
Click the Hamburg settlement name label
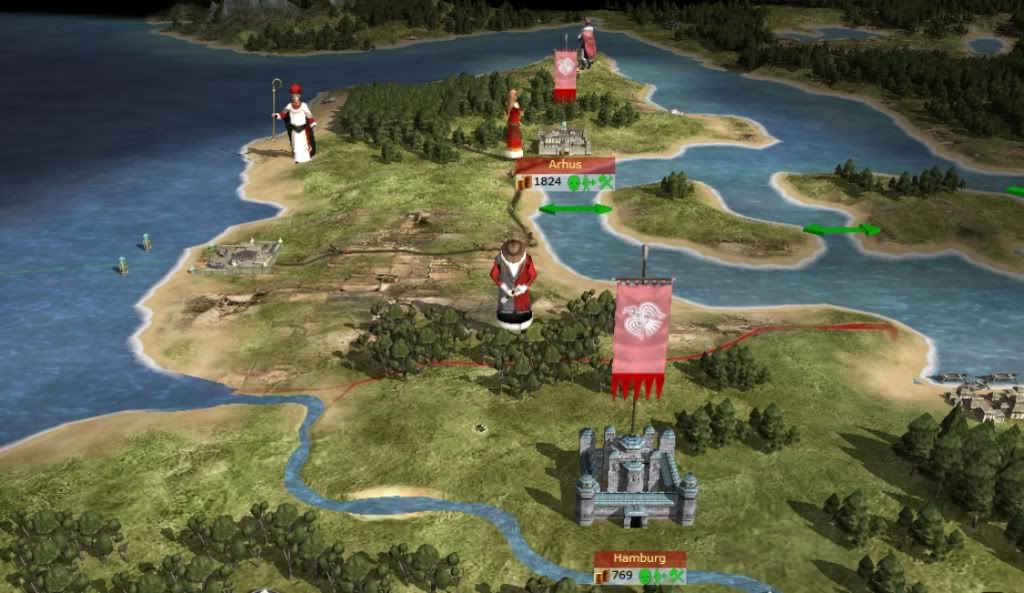tap(640, 559)
